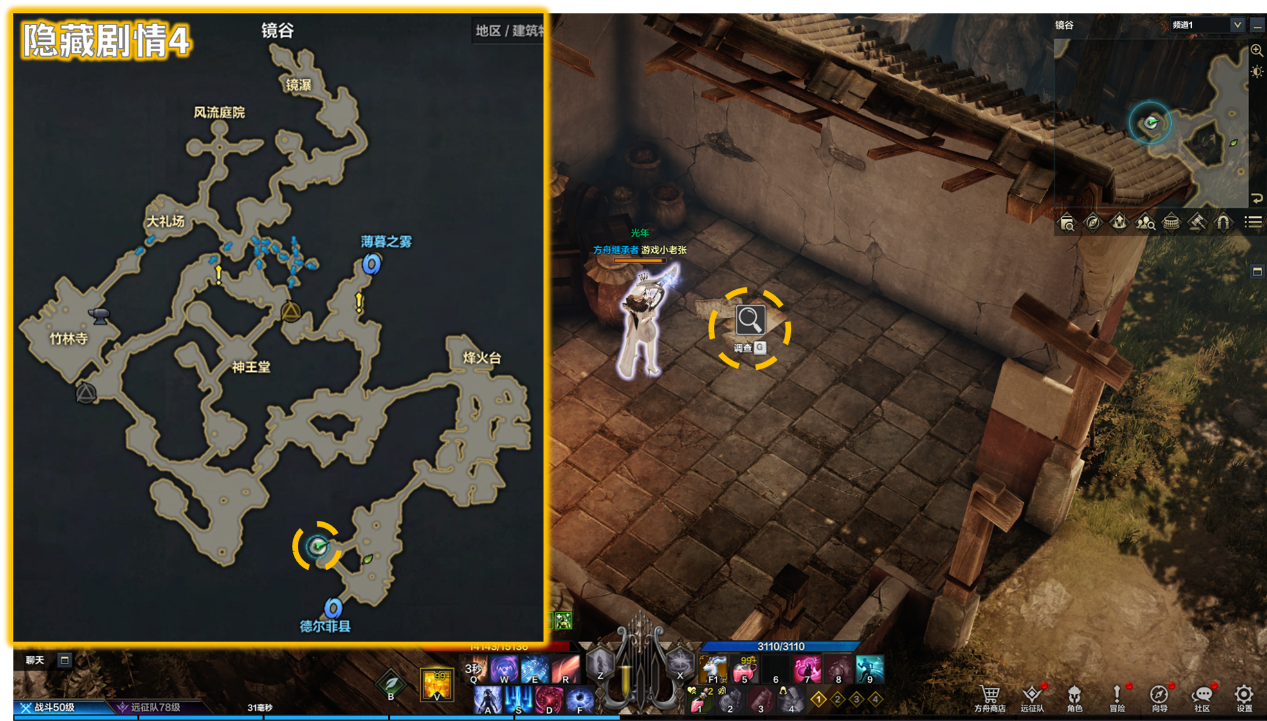The image size is (1267, 721).
Task: Open the minimap list menu icon
Action: 1253,222
